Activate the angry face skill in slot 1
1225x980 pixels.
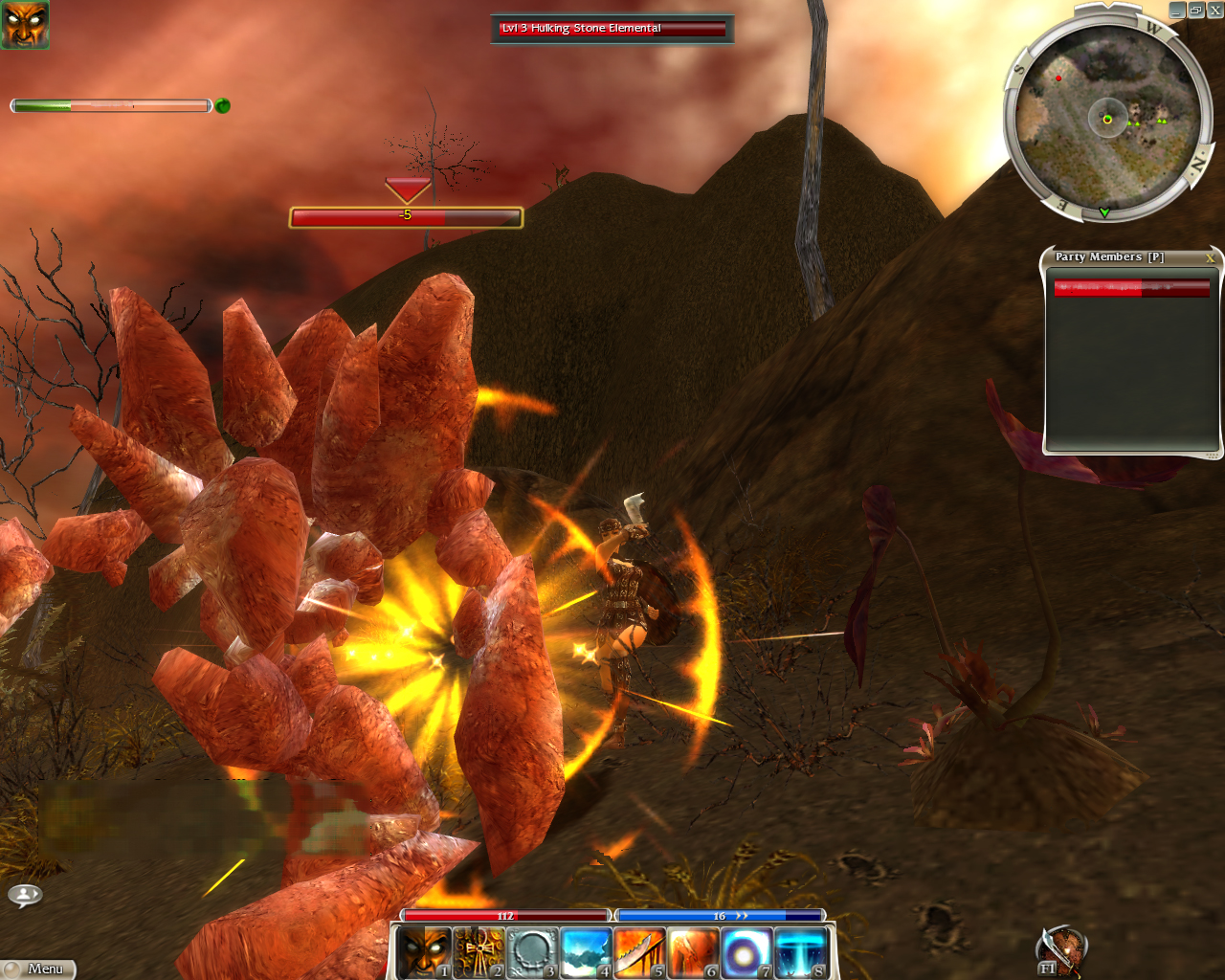[423, 952]
